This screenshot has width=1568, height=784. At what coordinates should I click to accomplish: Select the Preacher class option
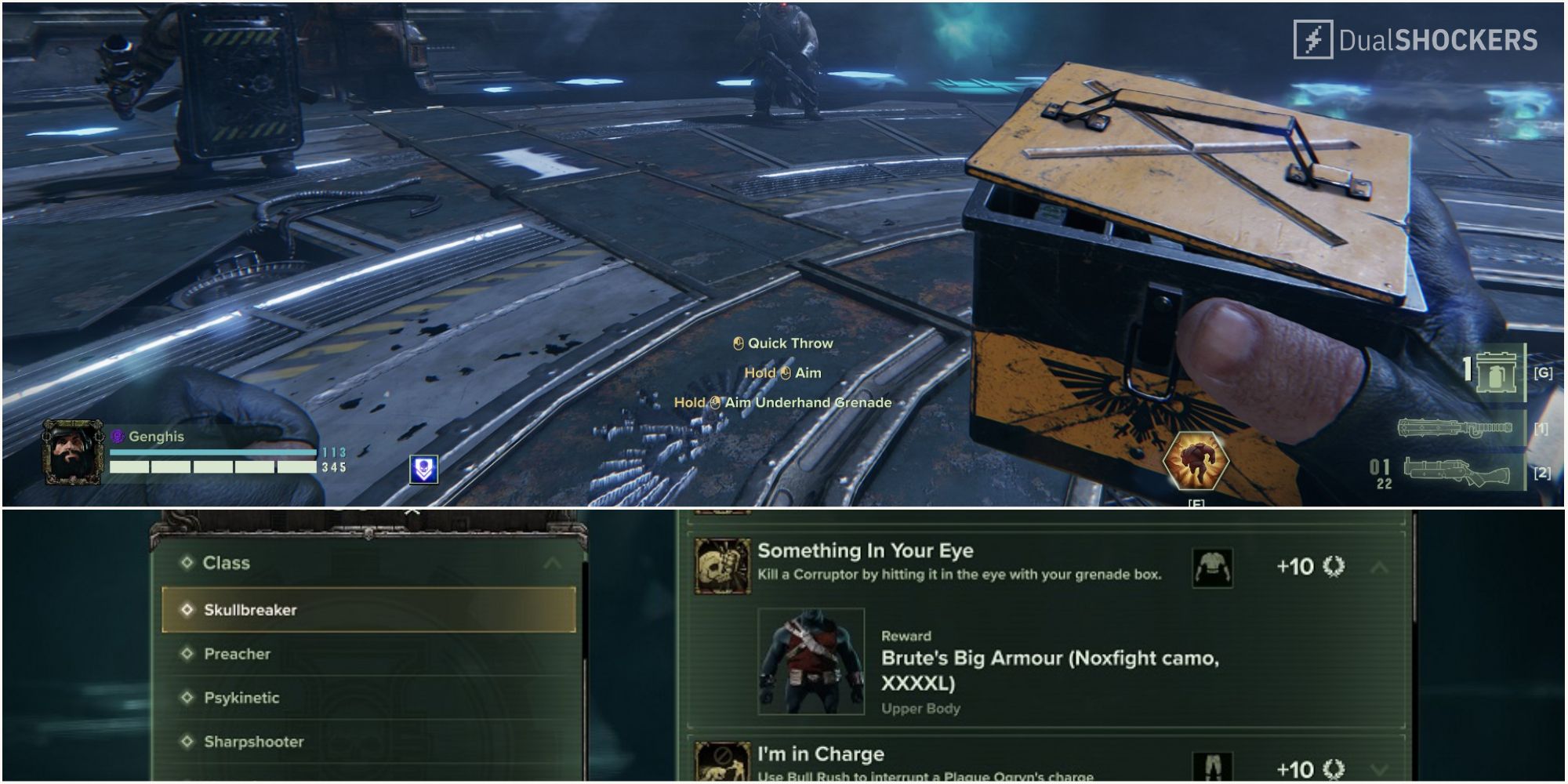238,653
